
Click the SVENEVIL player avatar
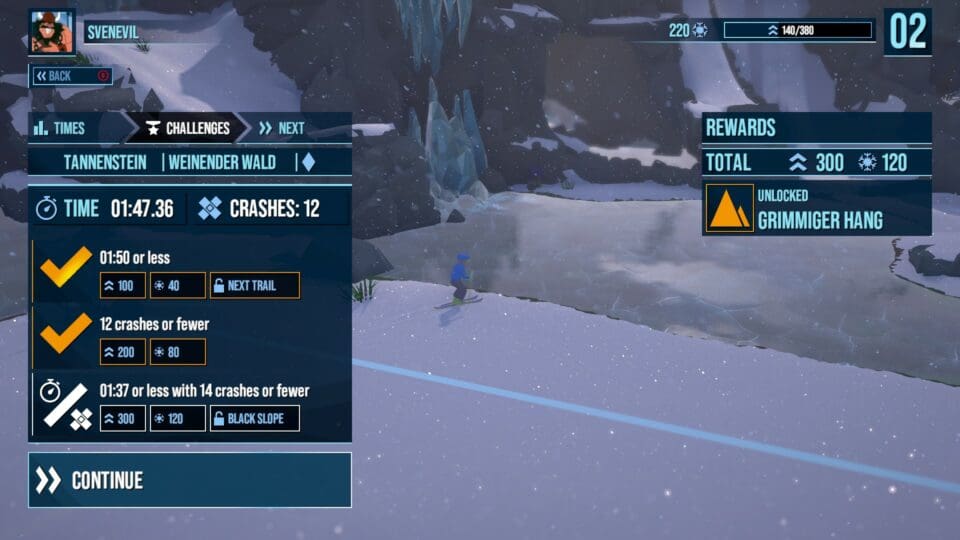(52, 32)
